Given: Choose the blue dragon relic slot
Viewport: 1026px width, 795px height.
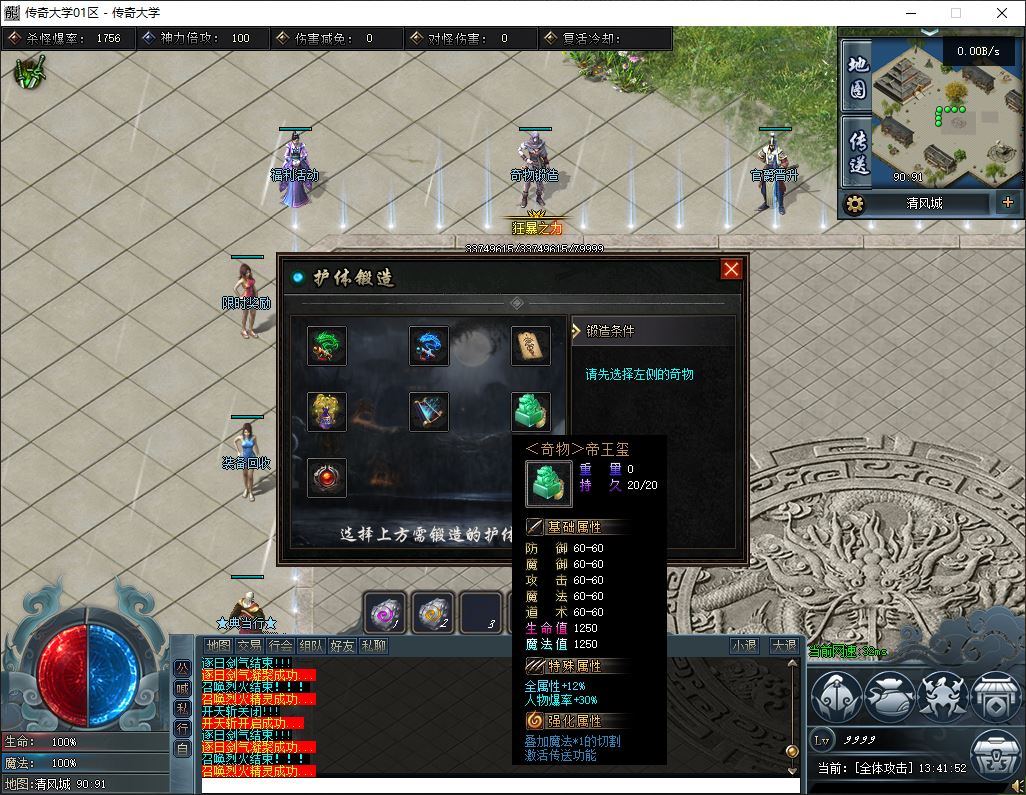Looking at the screenshot, I should click(429, 346).
